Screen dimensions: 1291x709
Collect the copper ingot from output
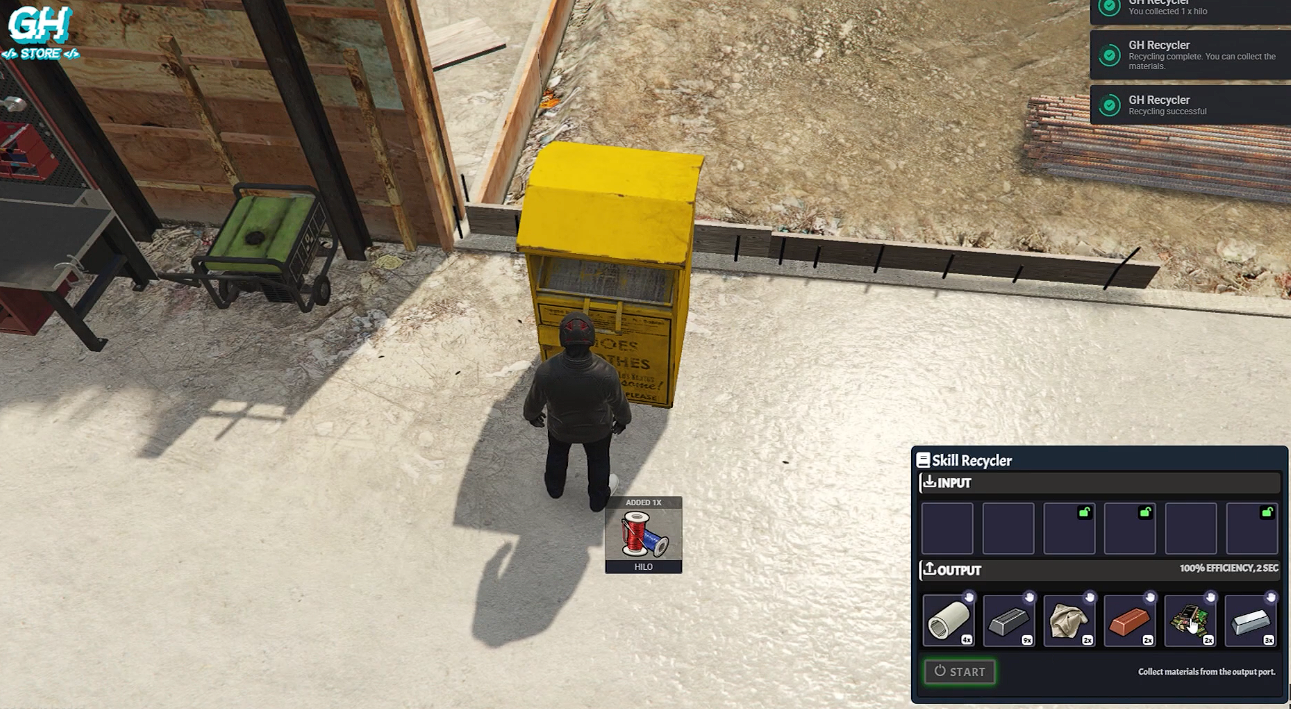(1130, 621)
